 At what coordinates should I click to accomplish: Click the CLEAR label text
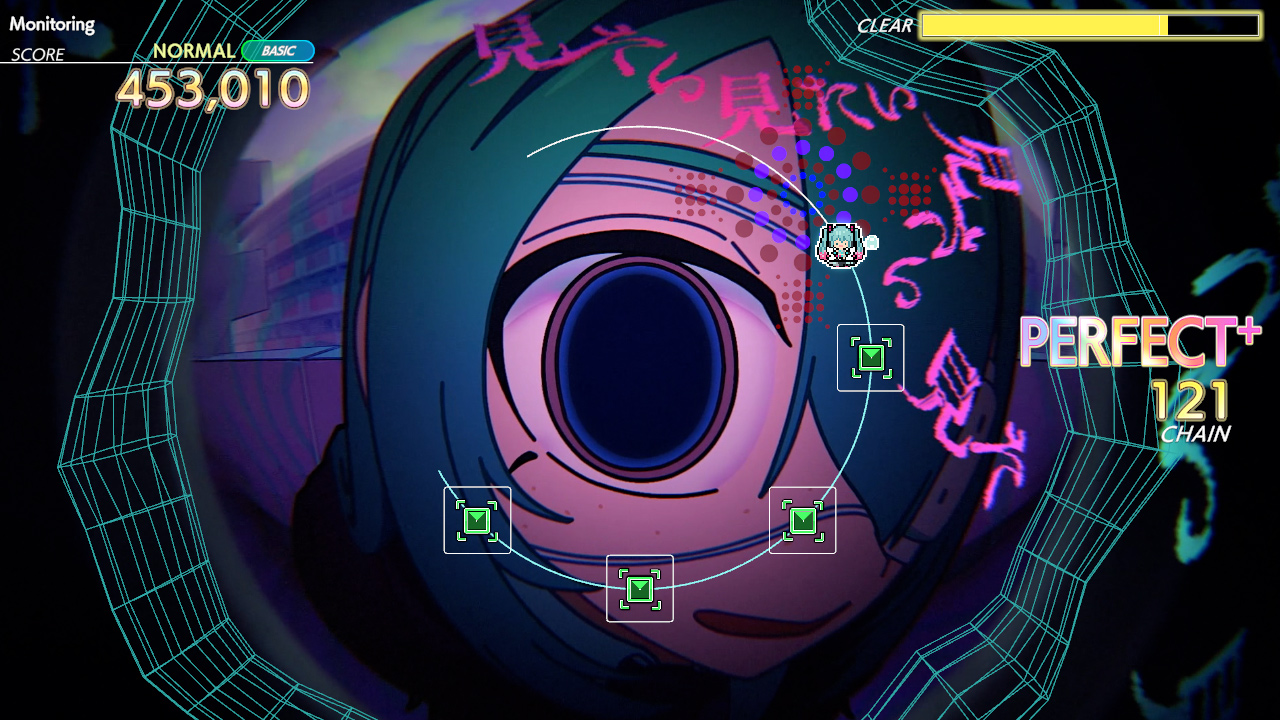click(x=884, y=27)
